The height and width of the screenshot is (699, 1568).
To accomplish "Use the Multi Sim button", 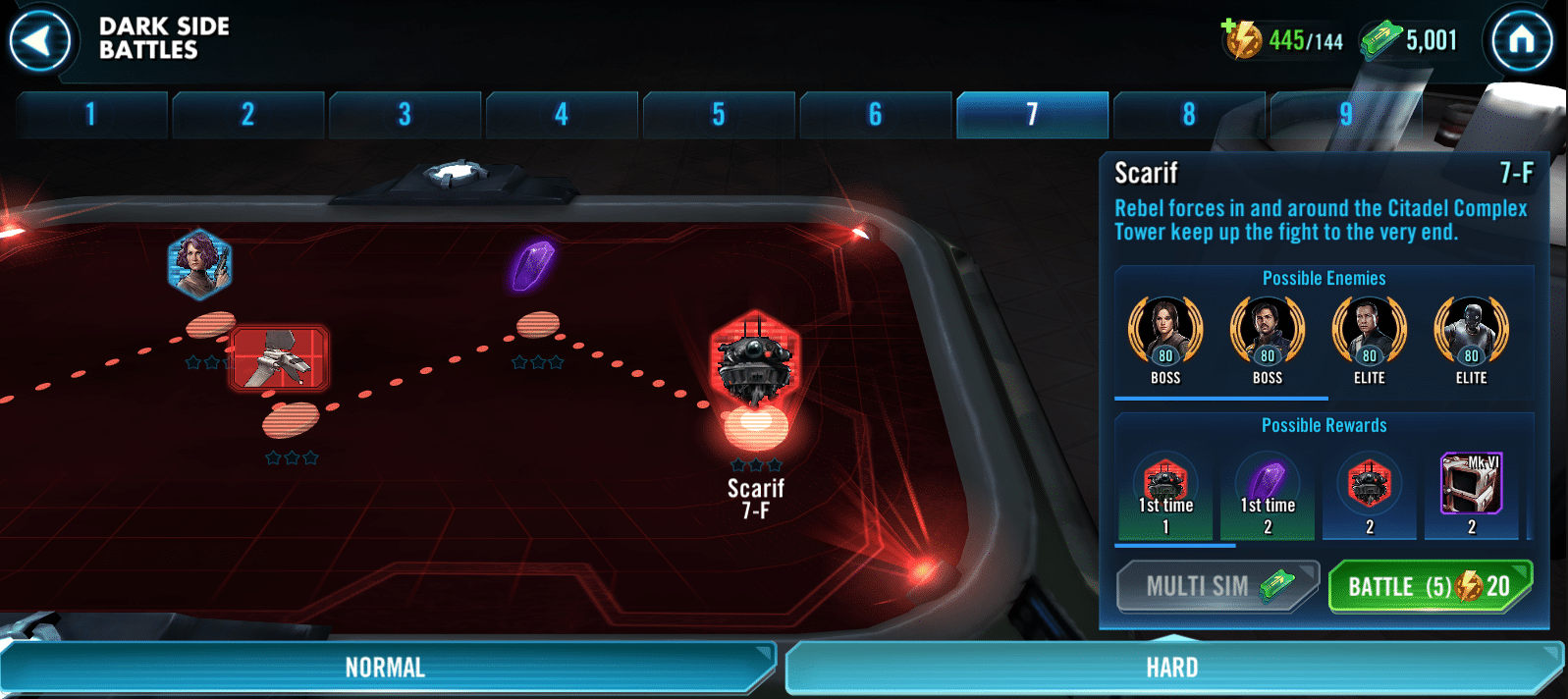I will [x=1217, y=587].
